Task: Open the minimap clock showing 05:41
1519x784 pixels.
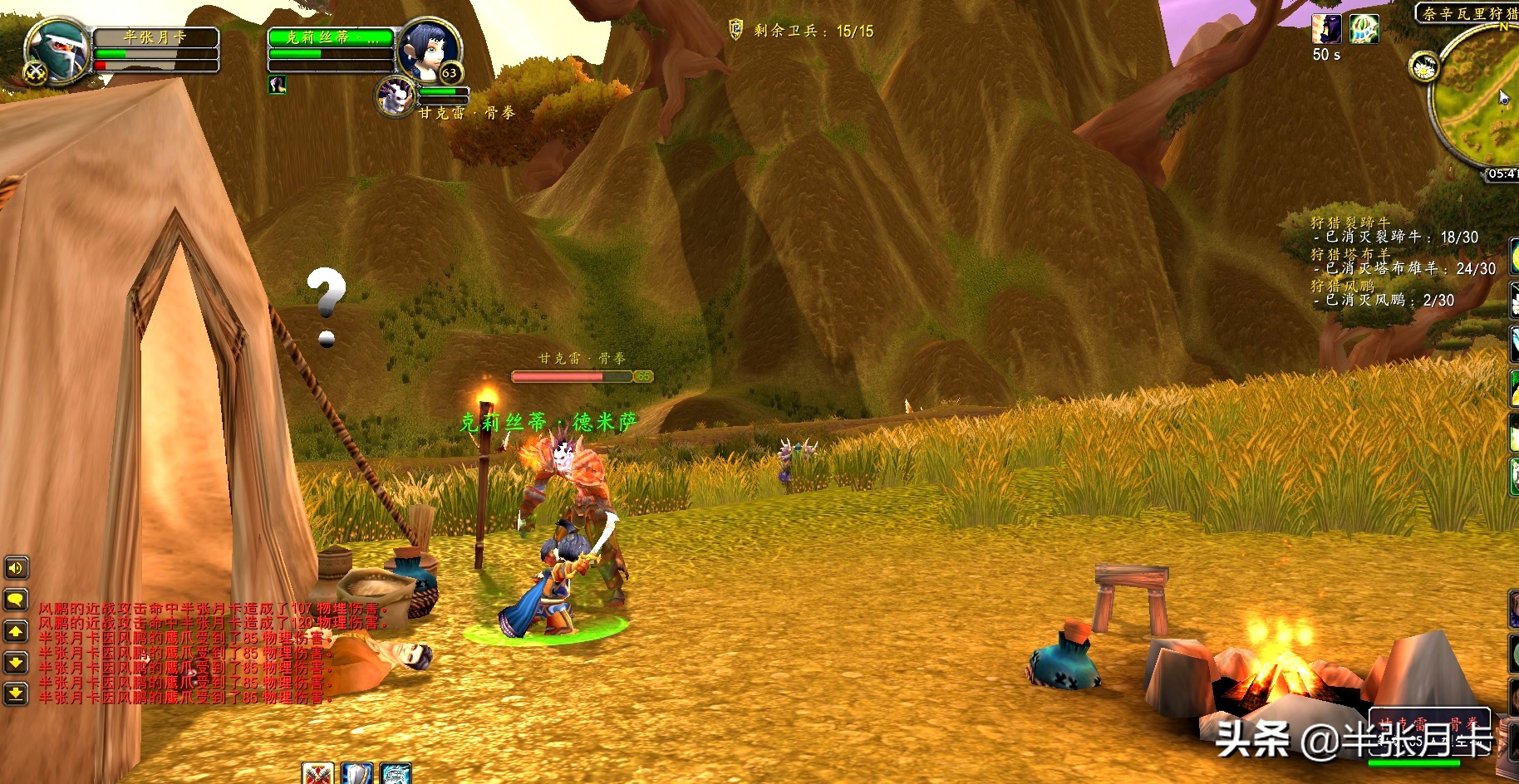Action: click(1502, 174)
